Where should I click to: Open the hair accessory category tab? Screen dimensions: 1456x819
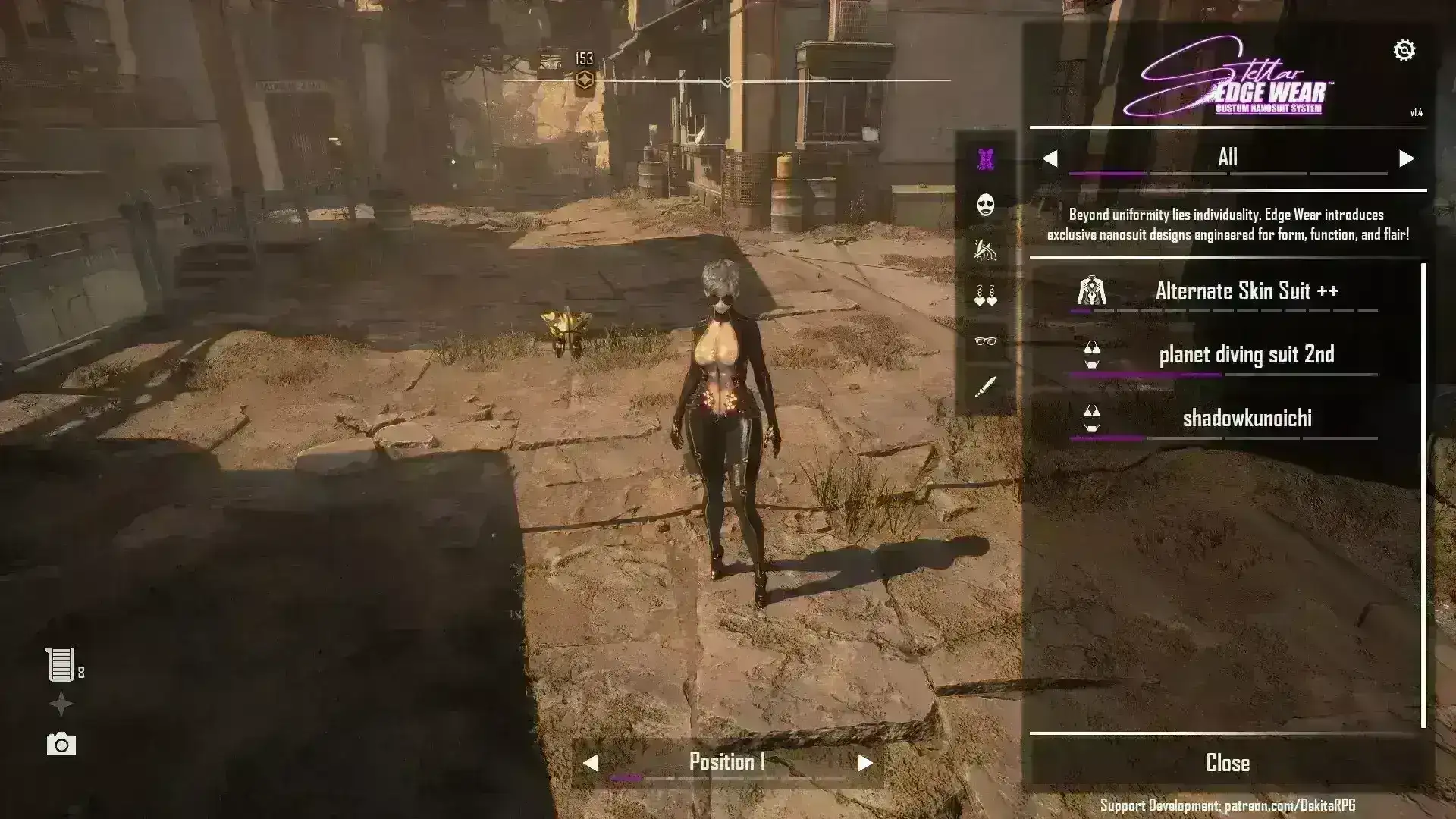pyautogui.click(x=985, y=250)
